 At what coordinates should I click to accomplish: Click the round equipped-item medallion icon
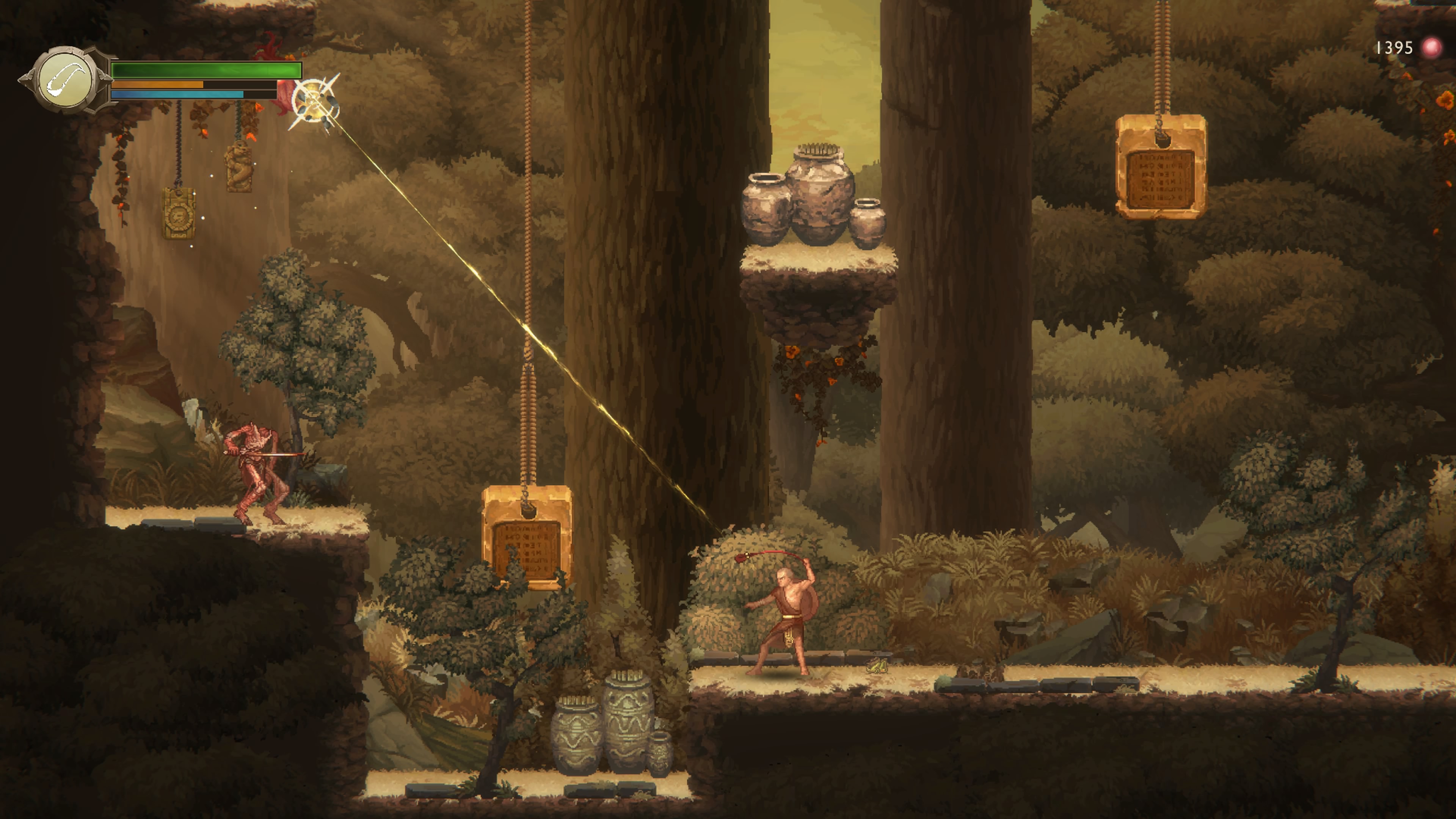(x=65, y=80)
